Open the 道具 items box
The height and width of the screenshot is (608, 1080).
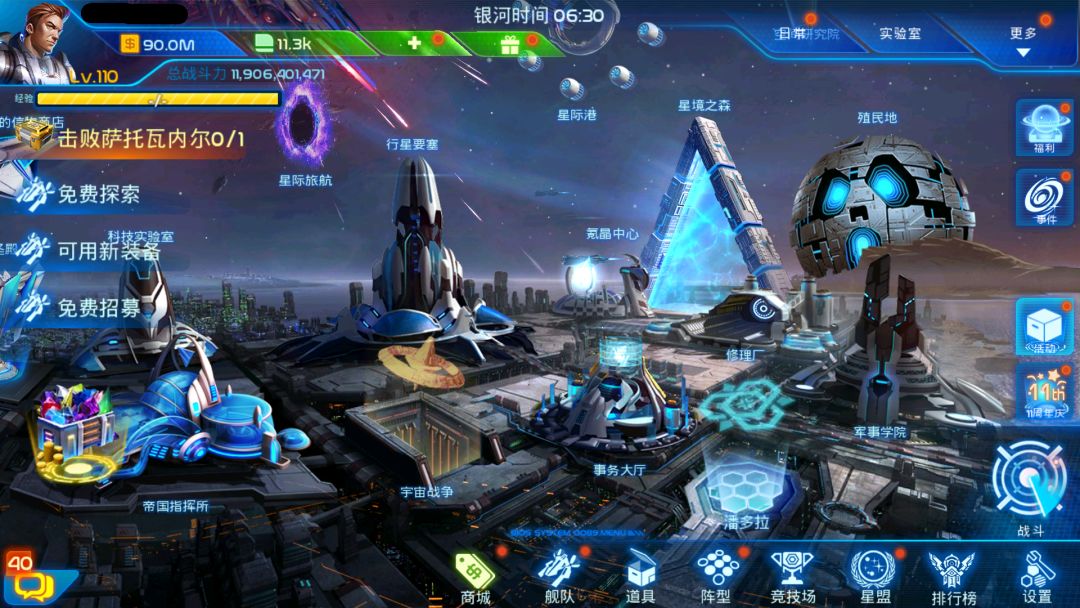[x=641, y=578]
